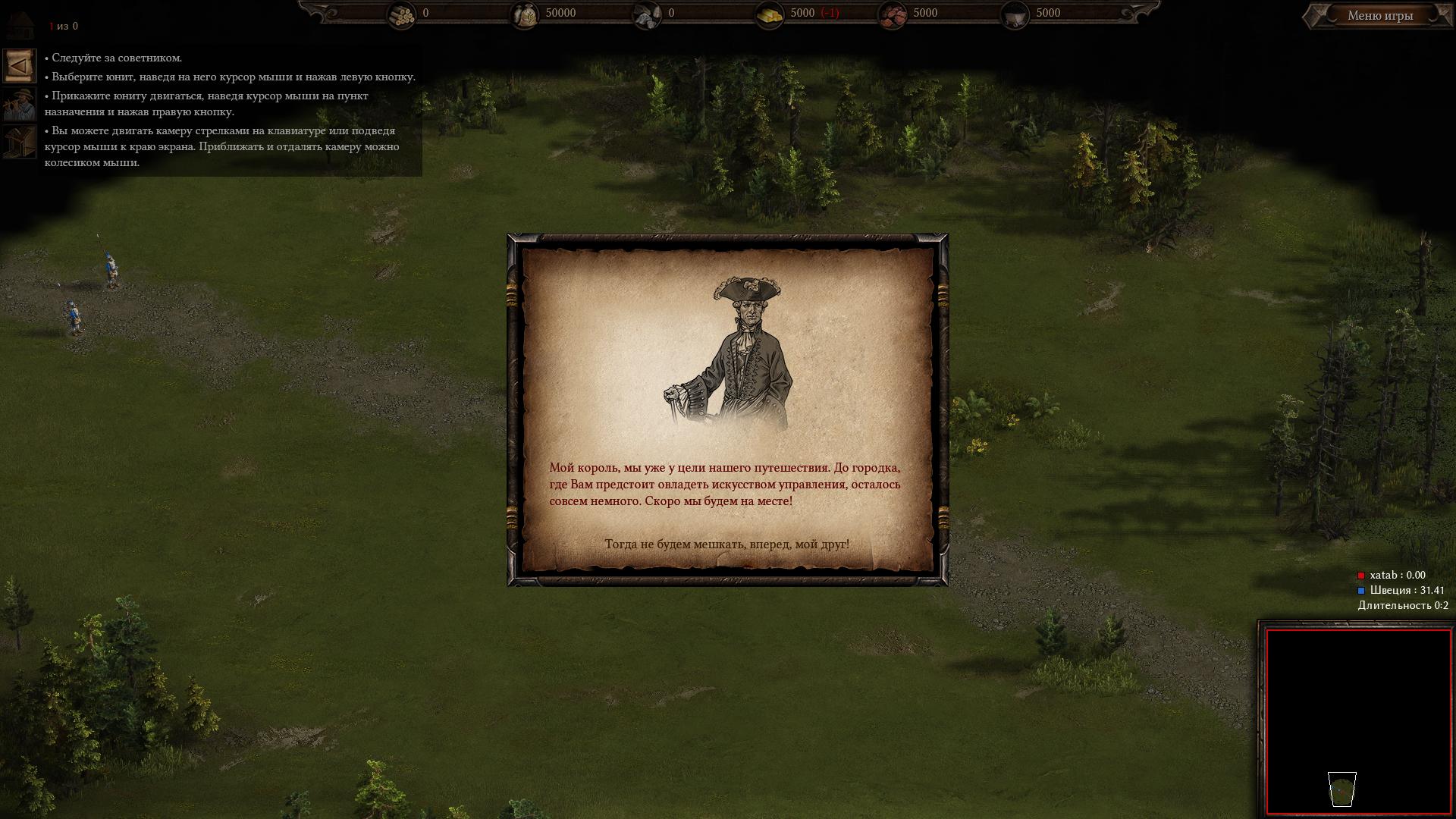Collapse the objectives panel with the scroll arrow

tap(19, 66)
